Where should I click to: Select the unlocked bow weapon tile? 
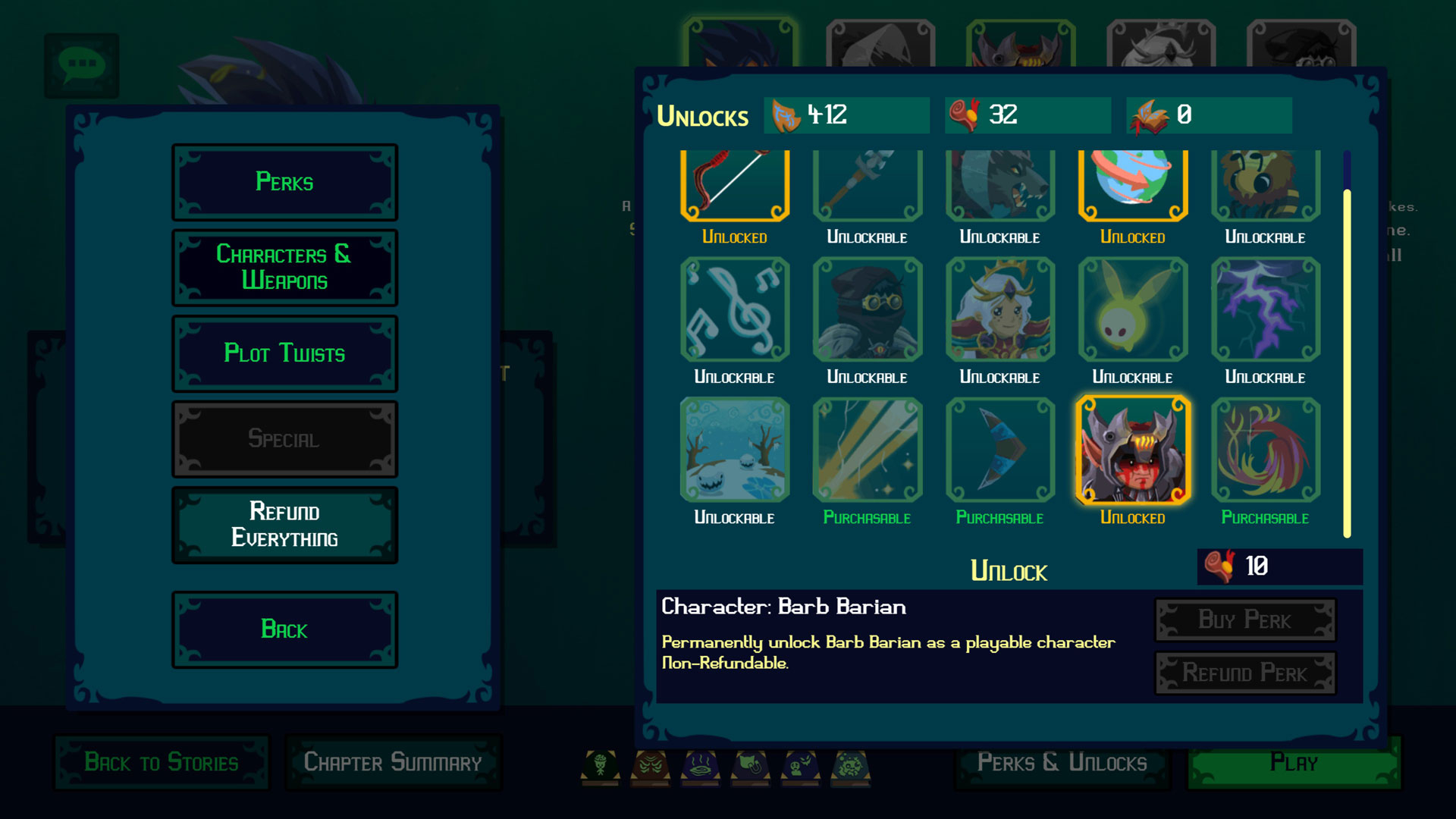(x=734, y=184)
